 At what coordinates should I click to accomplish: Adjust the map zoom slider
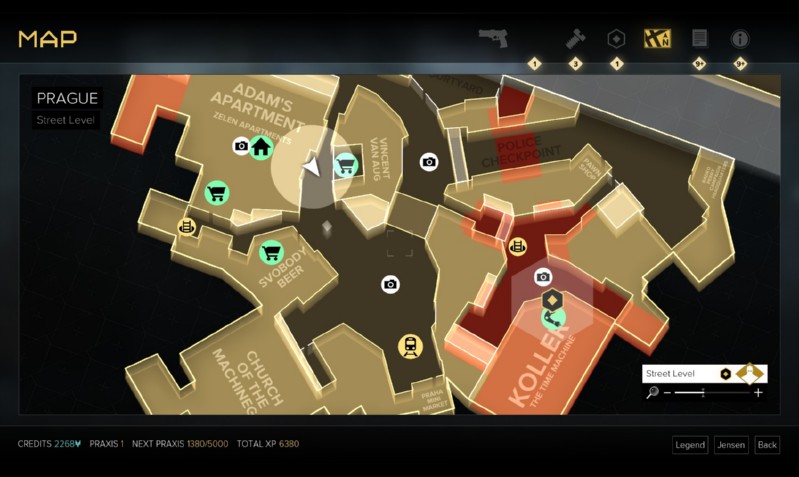(704, 393)
